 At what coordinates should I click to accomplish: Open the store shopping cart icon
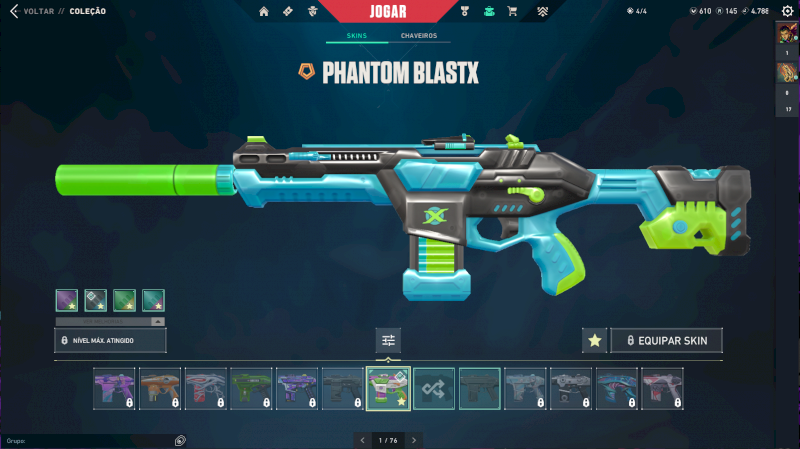pyautogui.click(x=512, y=11)
